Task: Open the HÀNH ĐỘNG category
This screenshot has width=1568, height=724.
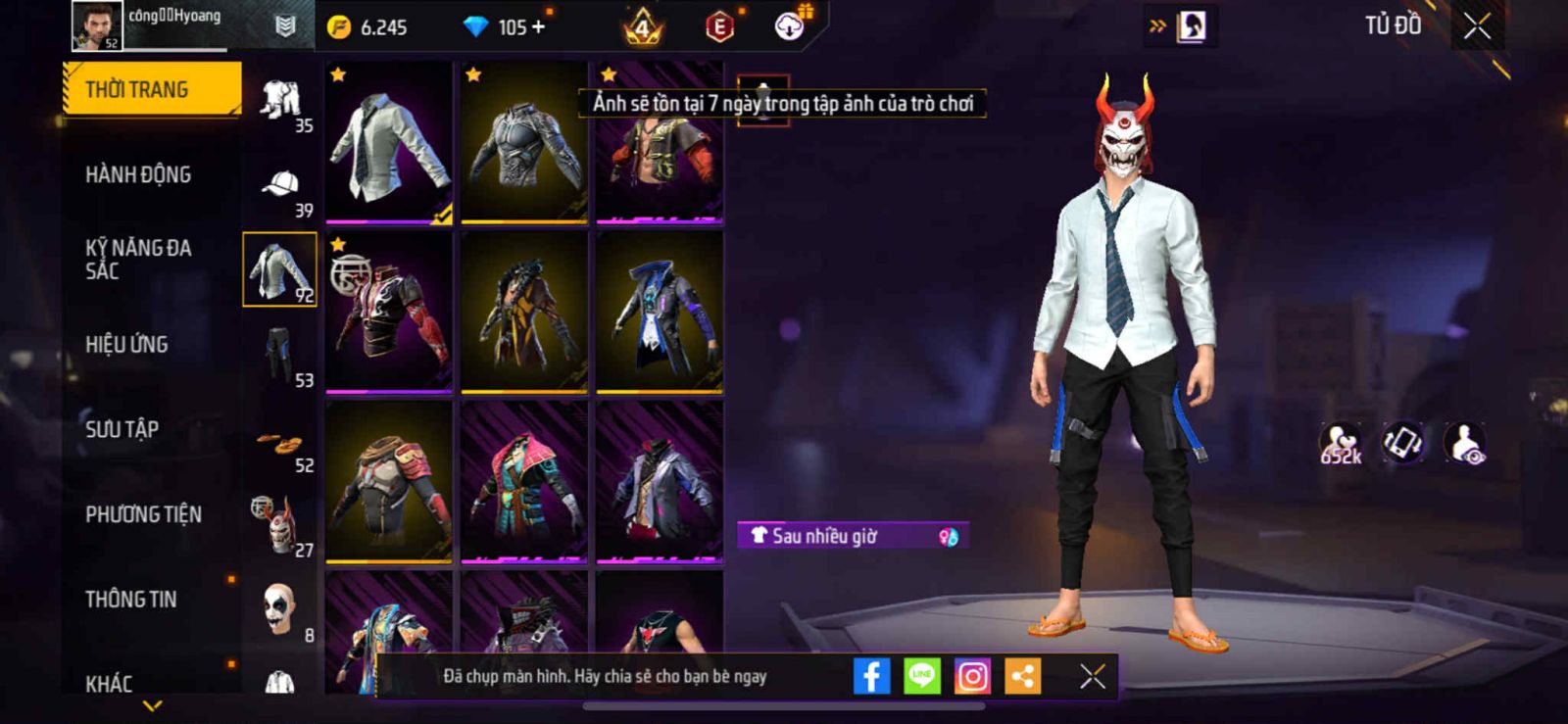Action: [138, 174]
